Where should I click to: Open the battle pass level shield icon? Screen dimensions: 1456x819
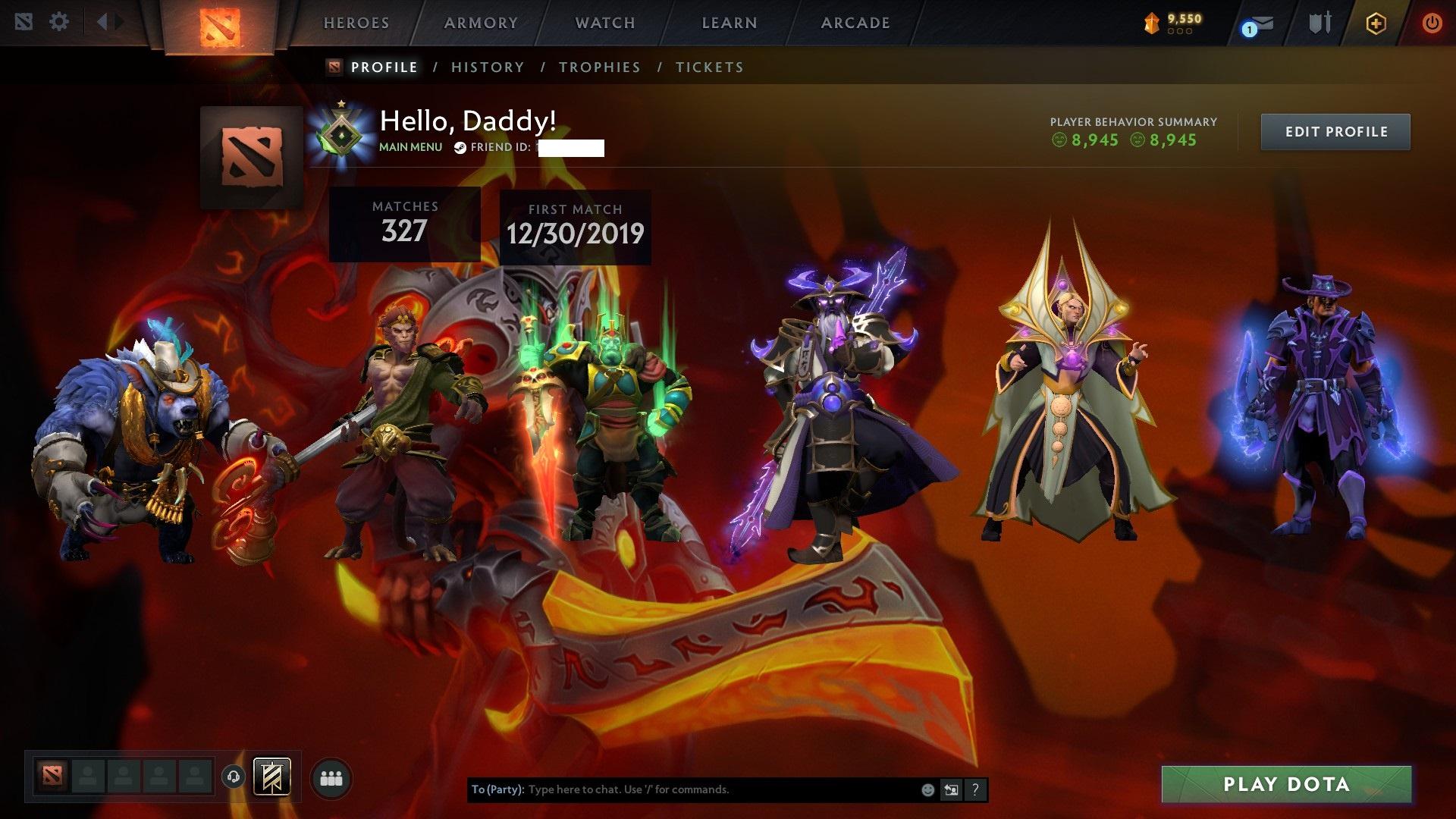pos(1152,23)
